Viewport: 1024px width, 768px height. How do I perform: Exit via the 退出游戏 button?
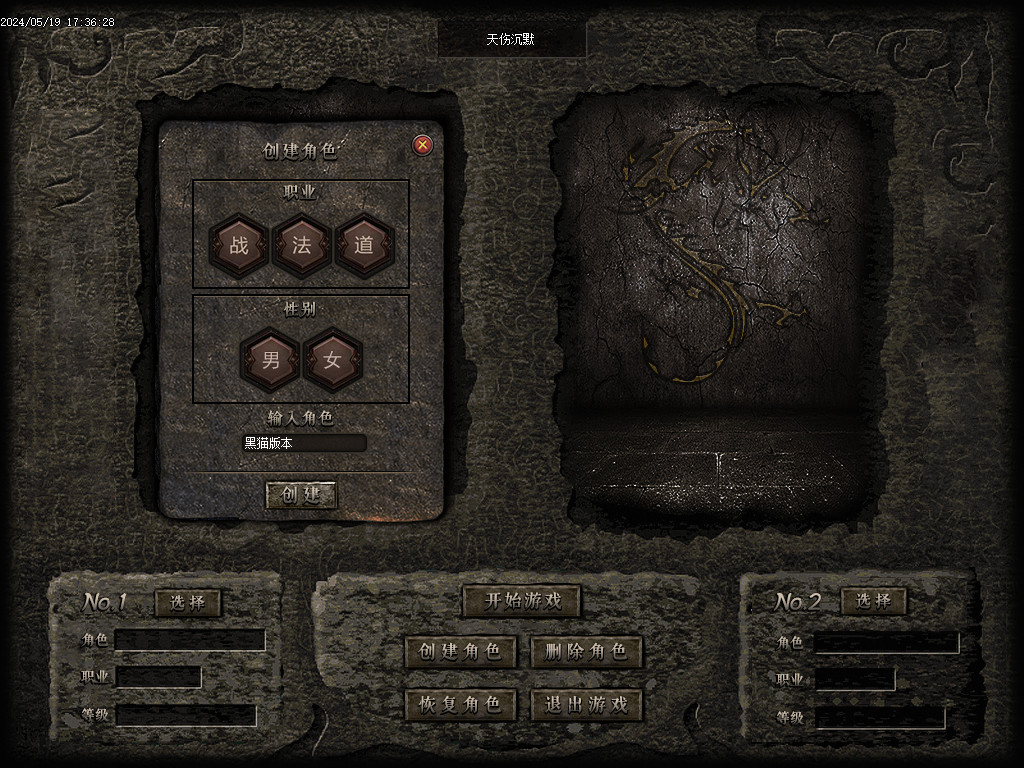click(x=586, y=704)
